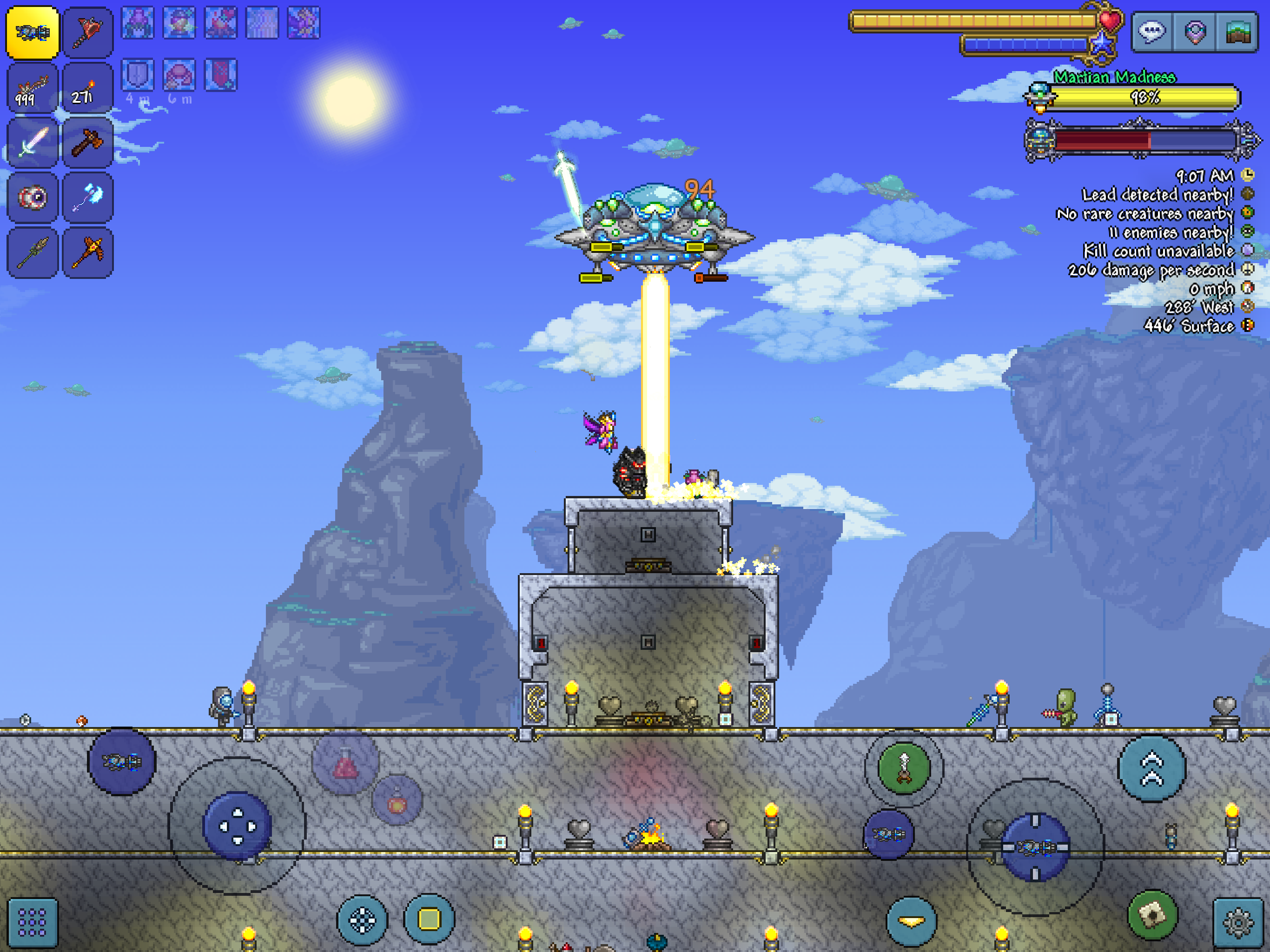The height and width of the screenshot is (952, 1270).
Task: Select the hammer tool in the hotbar
Action: click(87, 142)
